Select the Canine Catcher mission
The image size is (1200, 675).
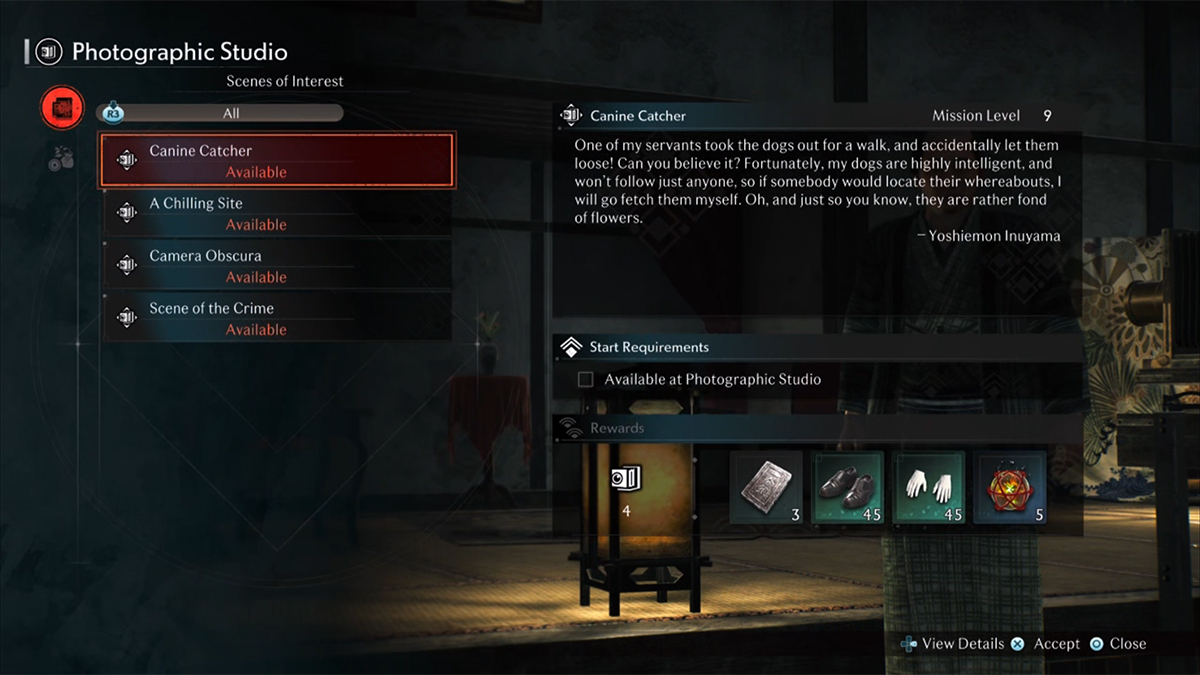(277, 161)
